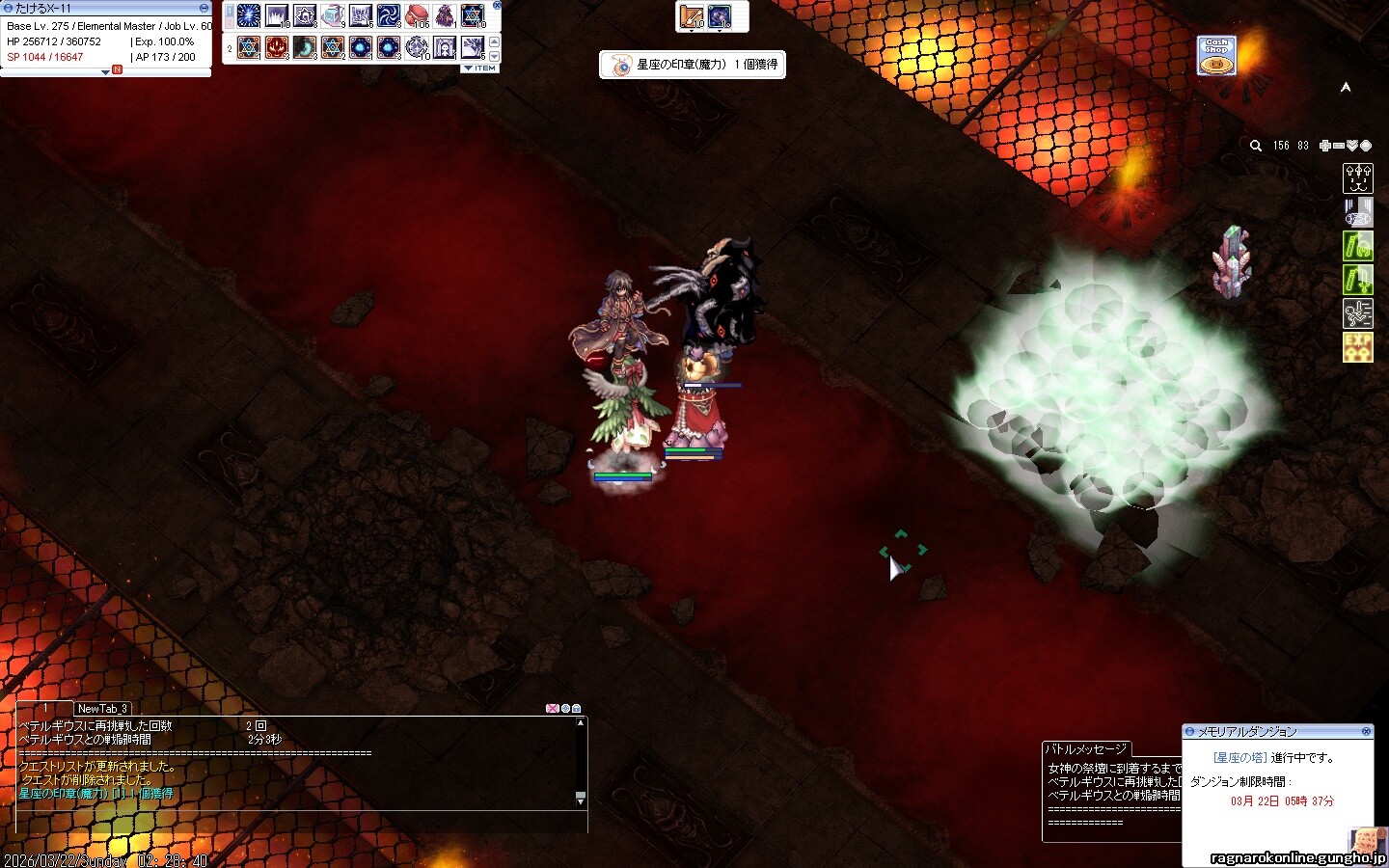Click the hotbar page-down arrow
This screenshot has height=868, width=1389.
(x=495, y=56)
